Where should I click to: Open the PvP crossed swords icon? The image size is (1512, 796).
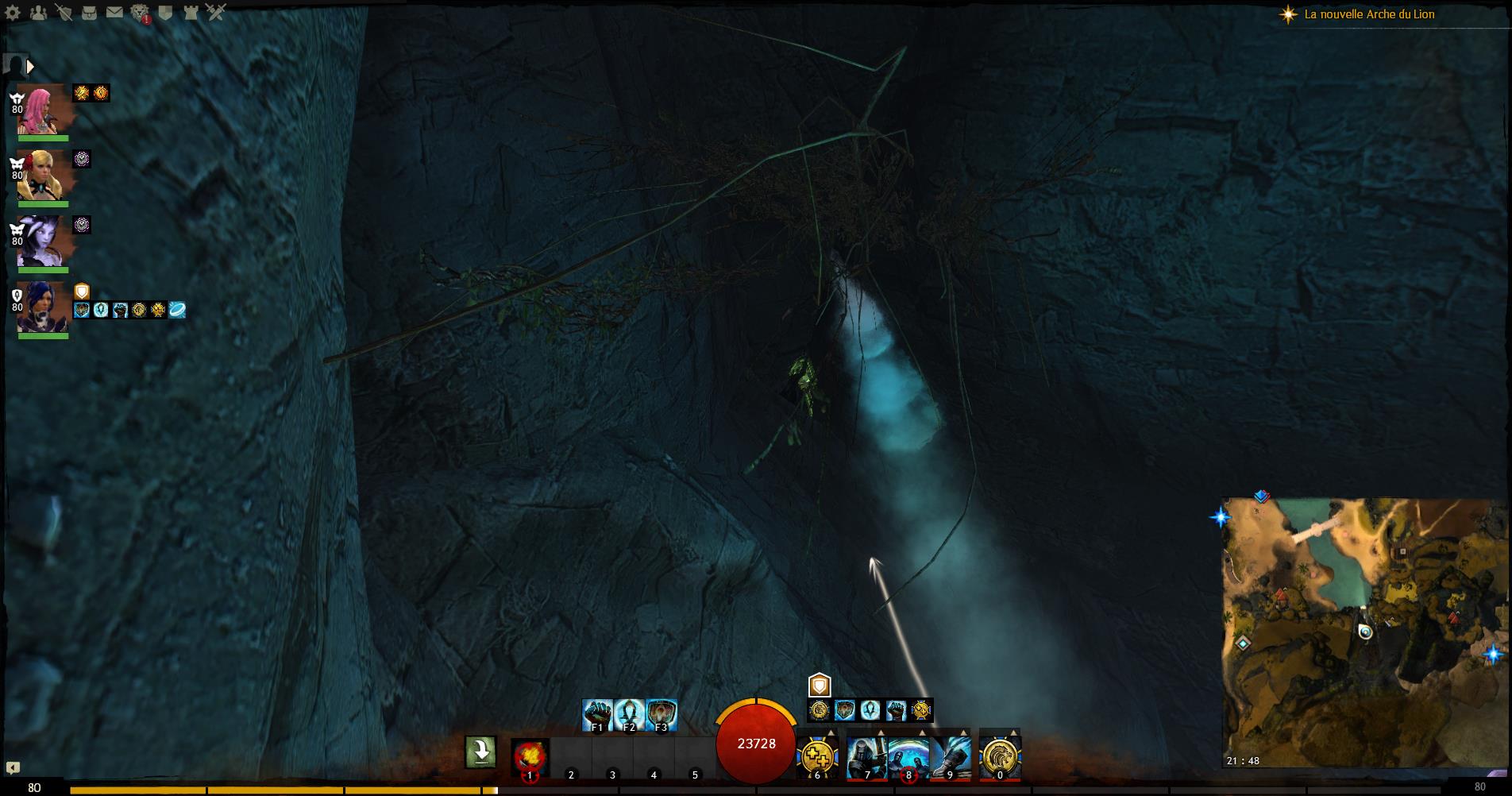(x=216, y=13)
